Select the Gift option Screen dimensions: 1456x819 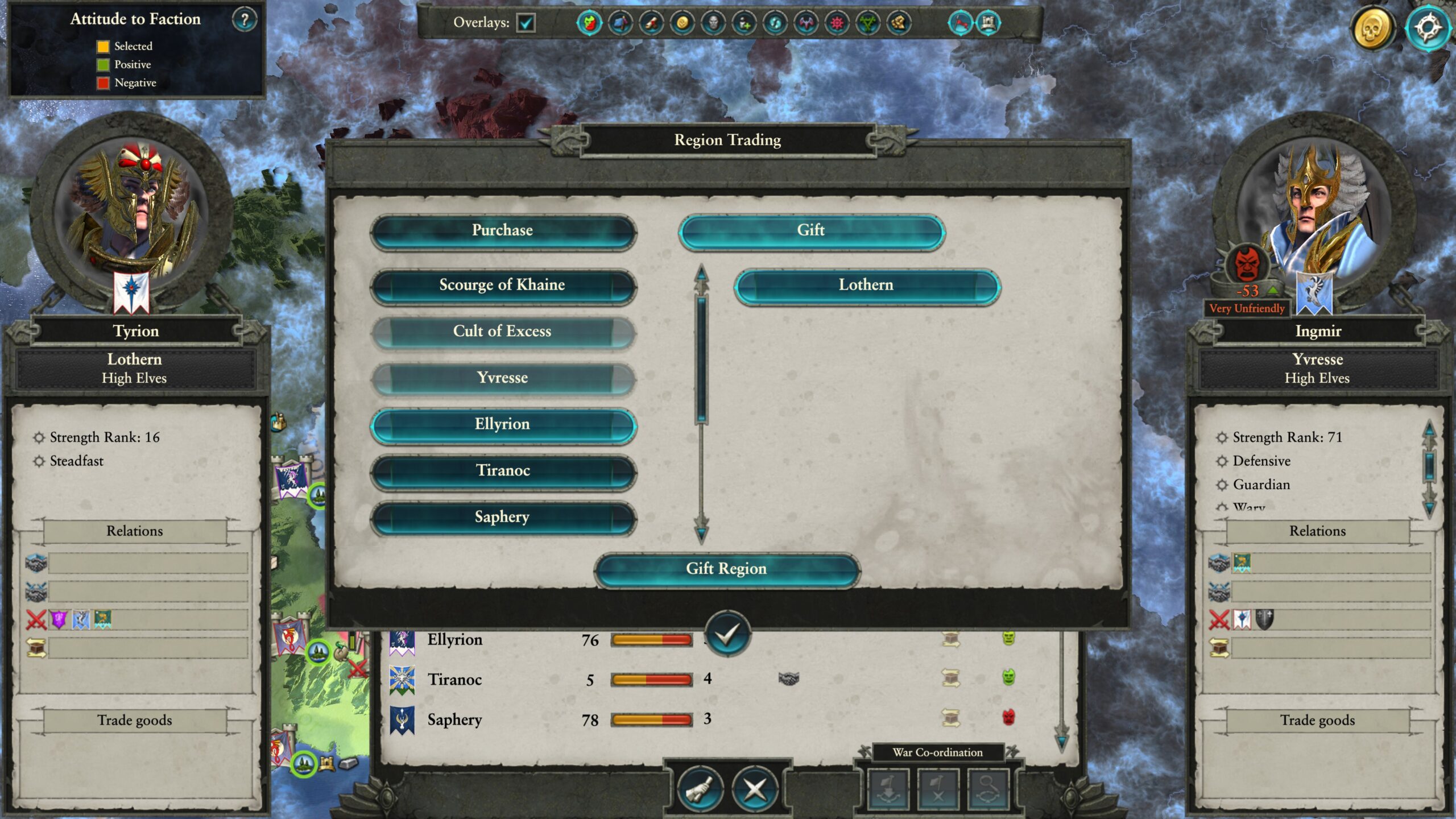tap(811, 231)
